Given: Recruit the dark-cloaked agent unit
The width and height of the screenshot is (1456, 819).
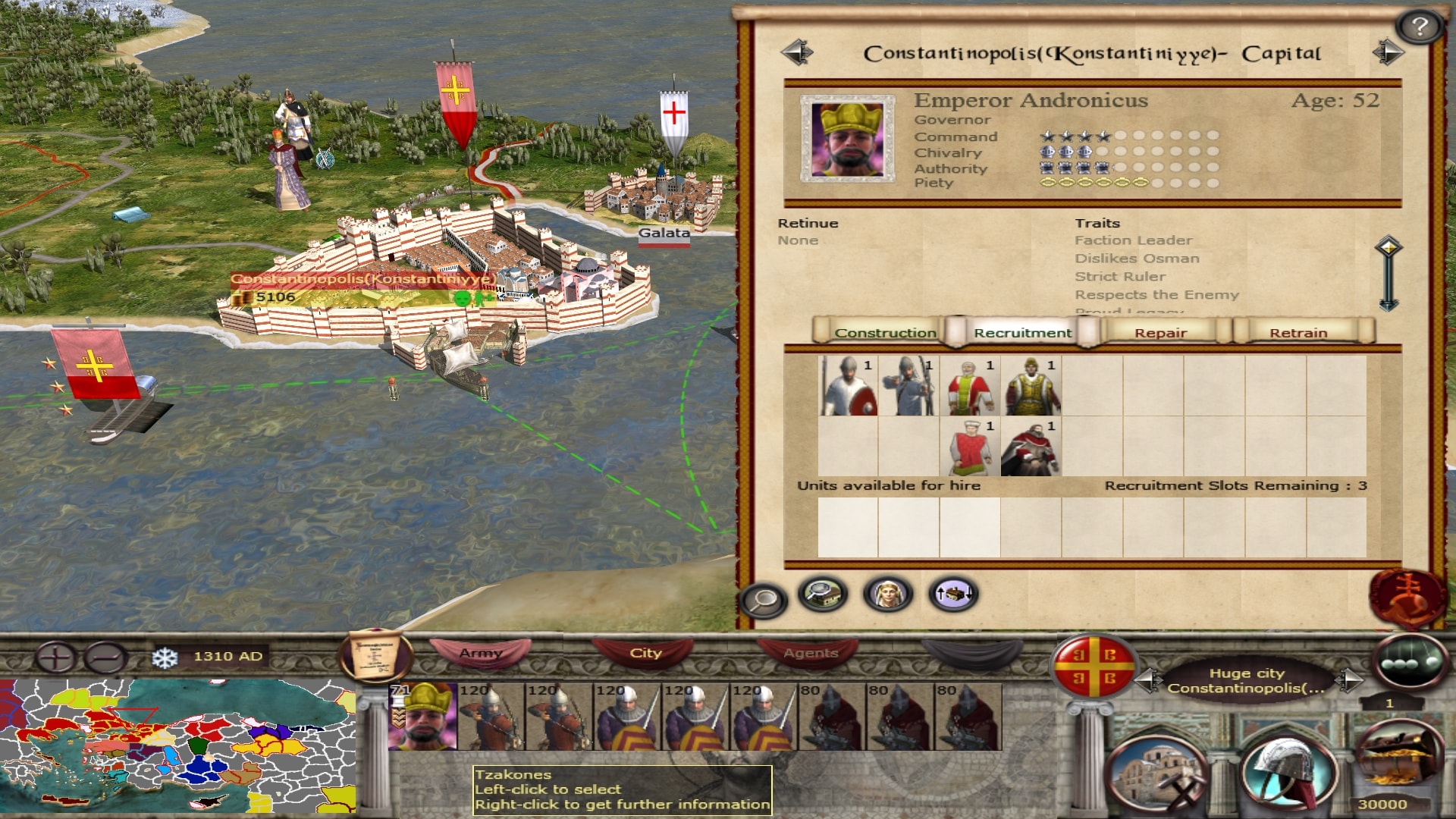Looking at the screenshot, I should (1031, 447).
